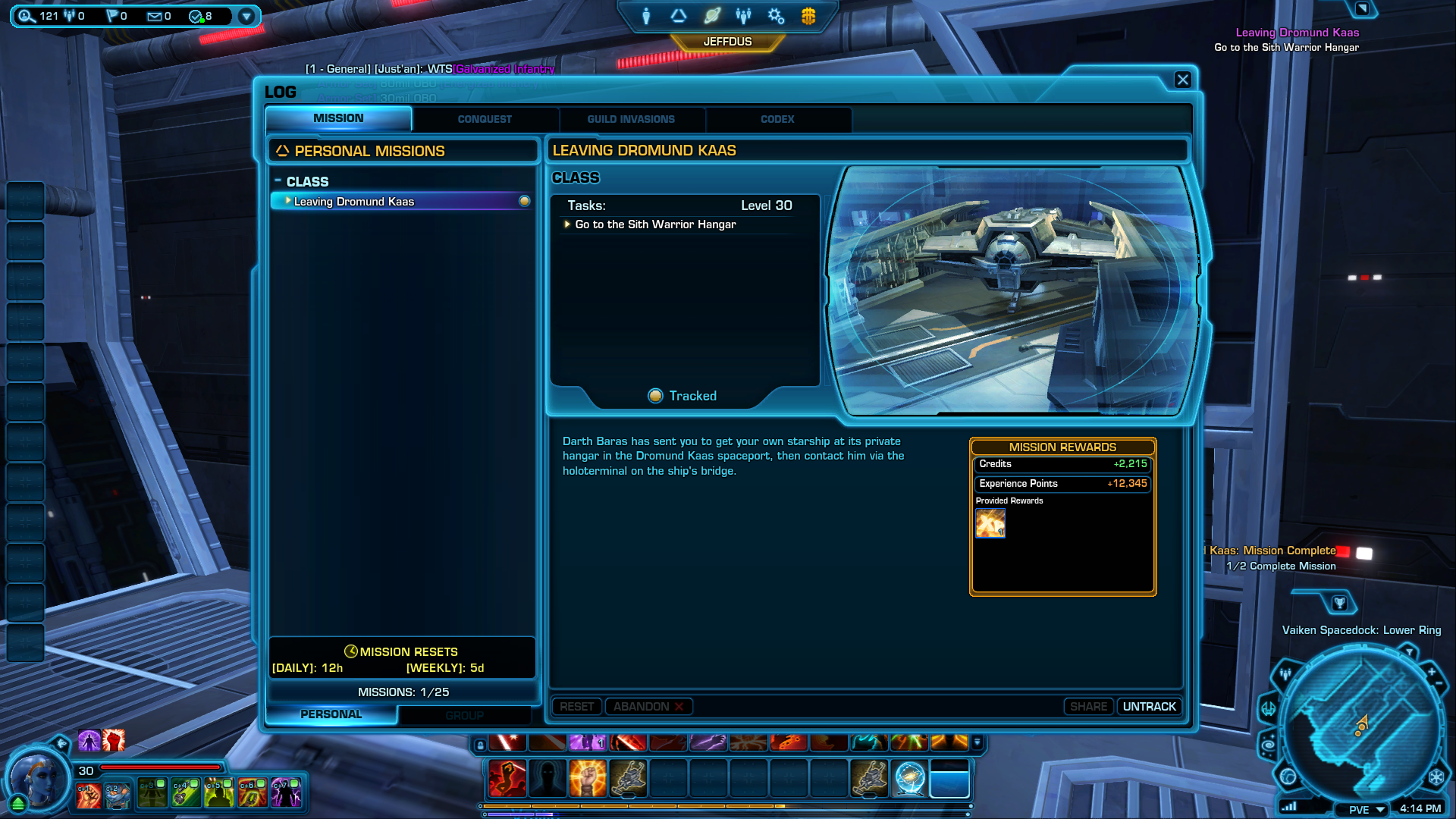Click the player character portrait
1456x819 pixels.
[x=36, y=777]
